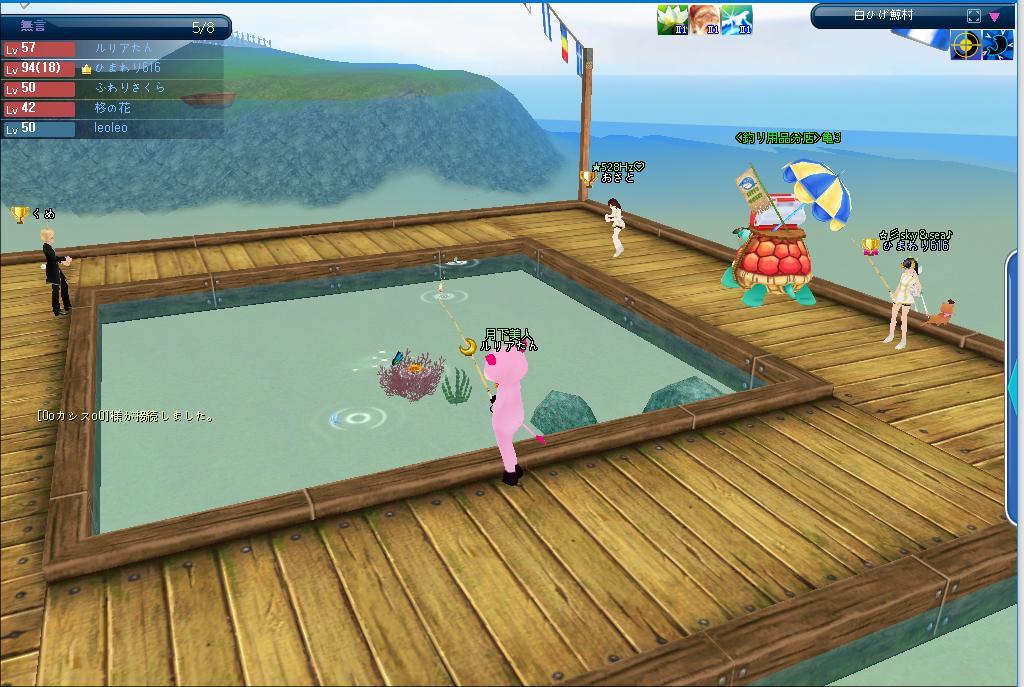Click the blue swirl arrows icon
The height and width of the screenshot is (687, 1024).
click(998, 45)
